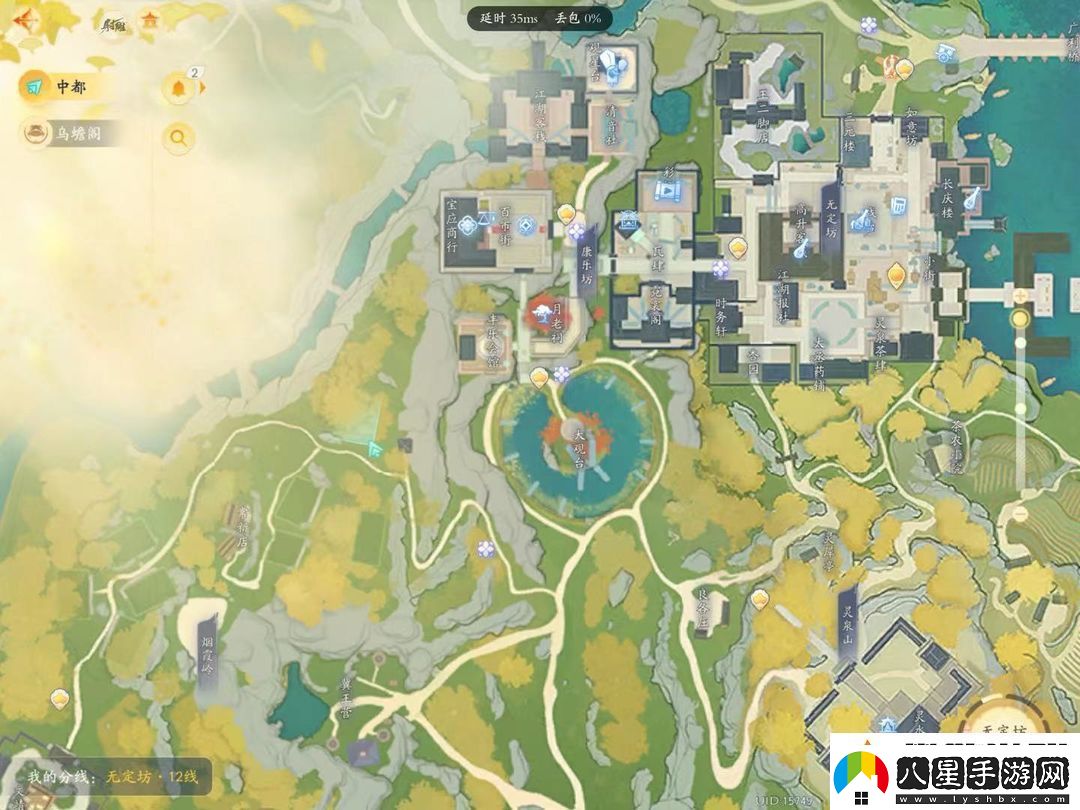The image size is (1080, 810).
Task: Open the bell notifications with badge 2
Action: tap(179, 89)
